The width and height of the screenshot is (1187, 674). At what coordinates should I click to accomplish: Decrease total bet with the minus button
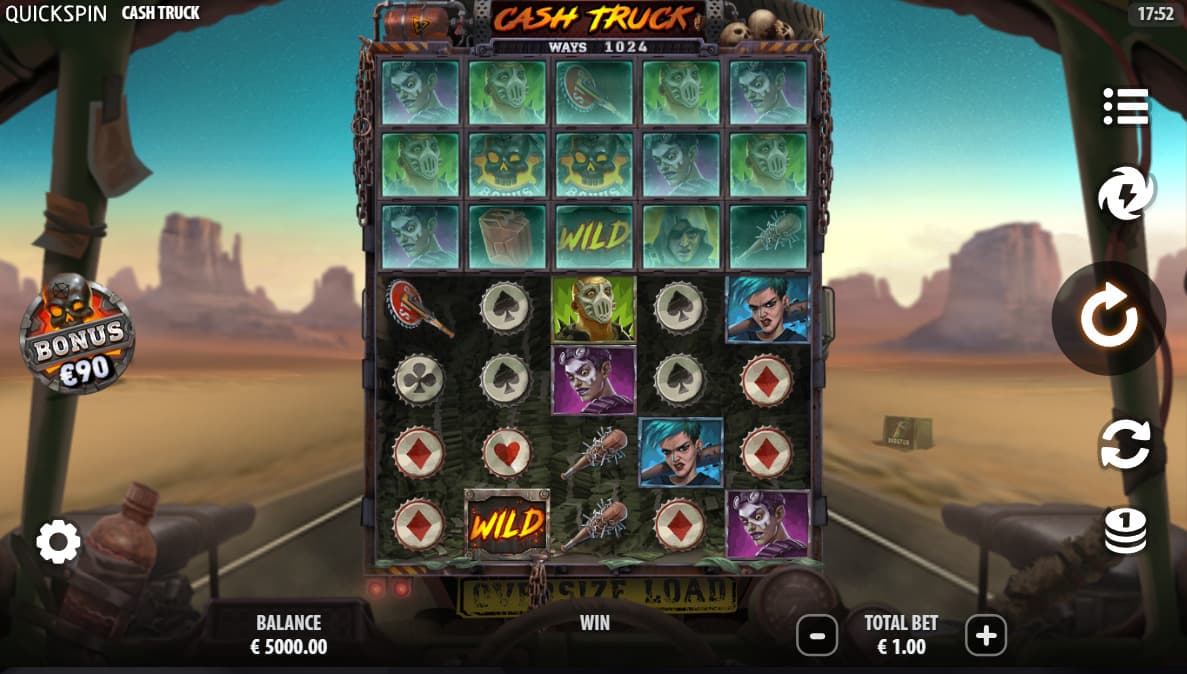tap(817, 635)
